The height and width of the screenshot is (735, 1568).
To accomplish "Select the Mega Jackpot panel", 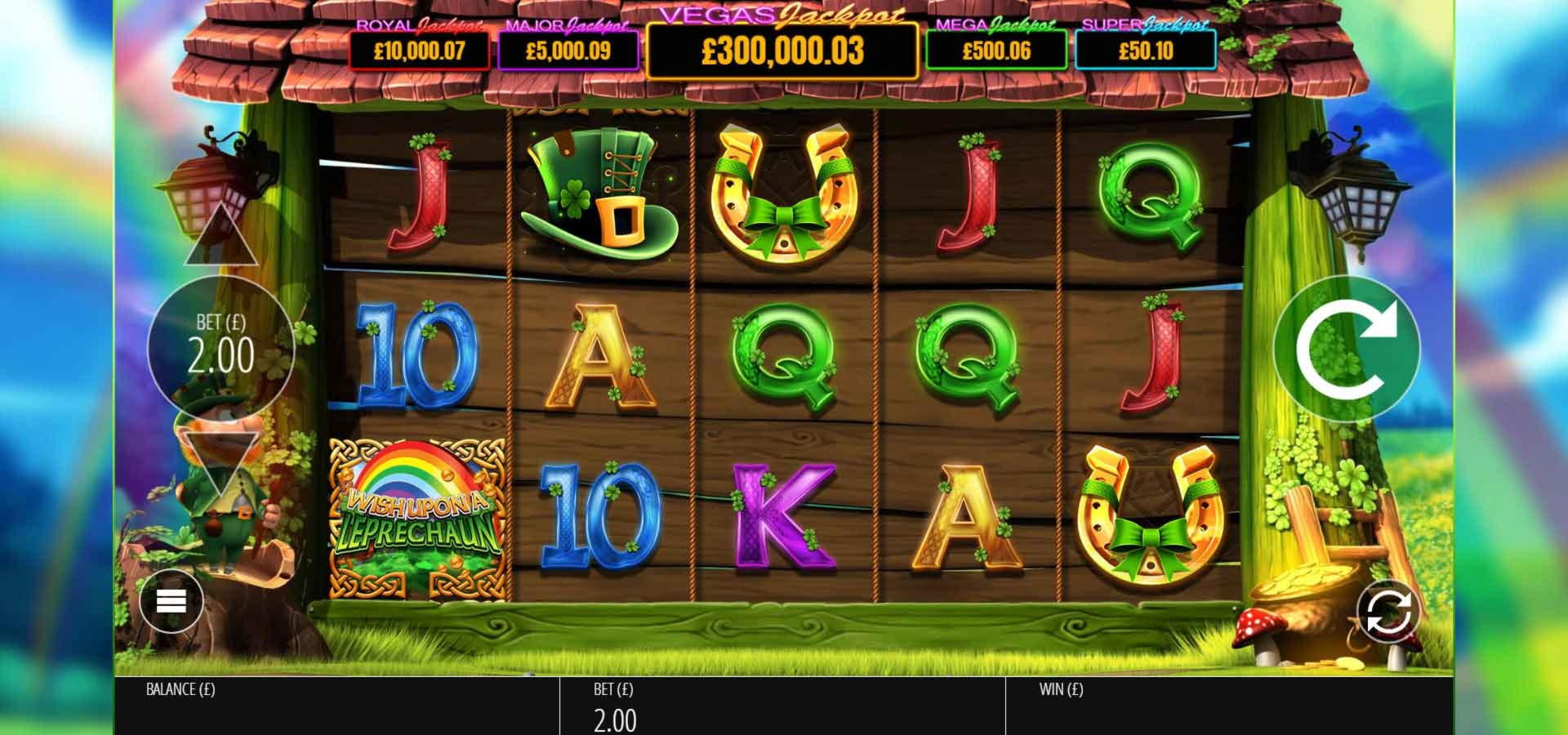I will [998, 51].
